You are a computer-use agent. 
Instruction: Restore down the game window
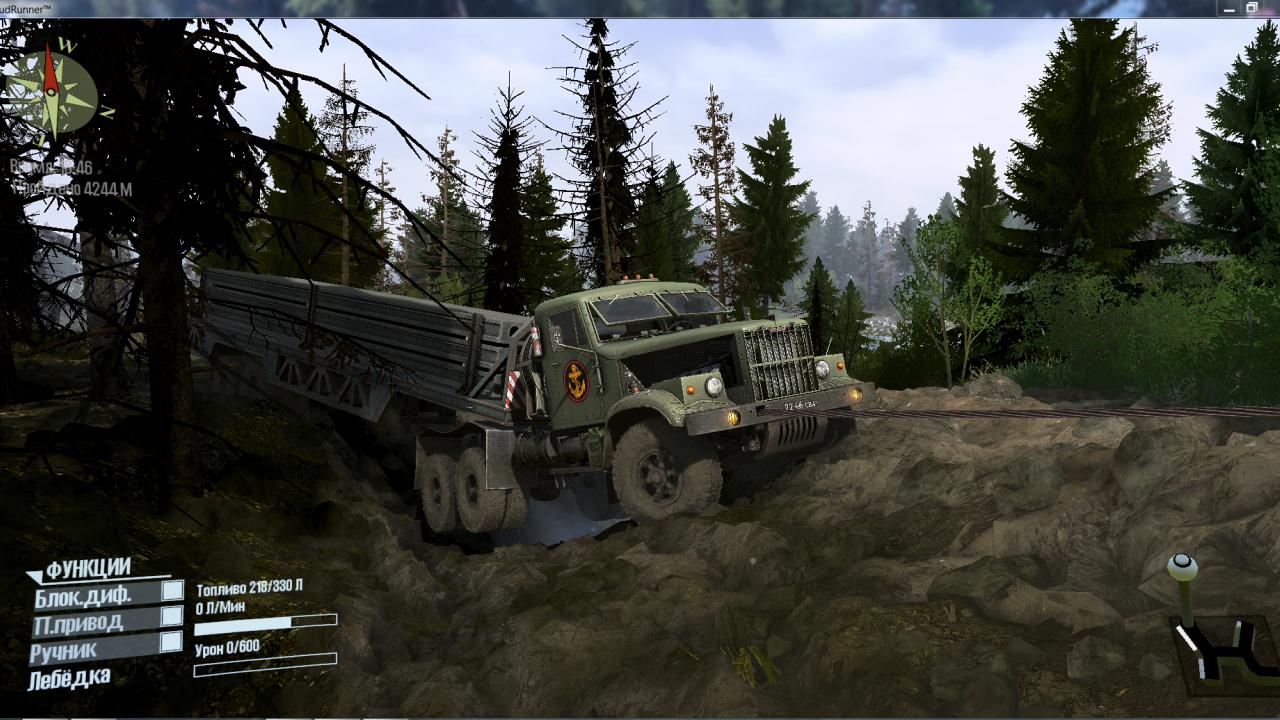pyautogui.click(x=1251, y=8)
